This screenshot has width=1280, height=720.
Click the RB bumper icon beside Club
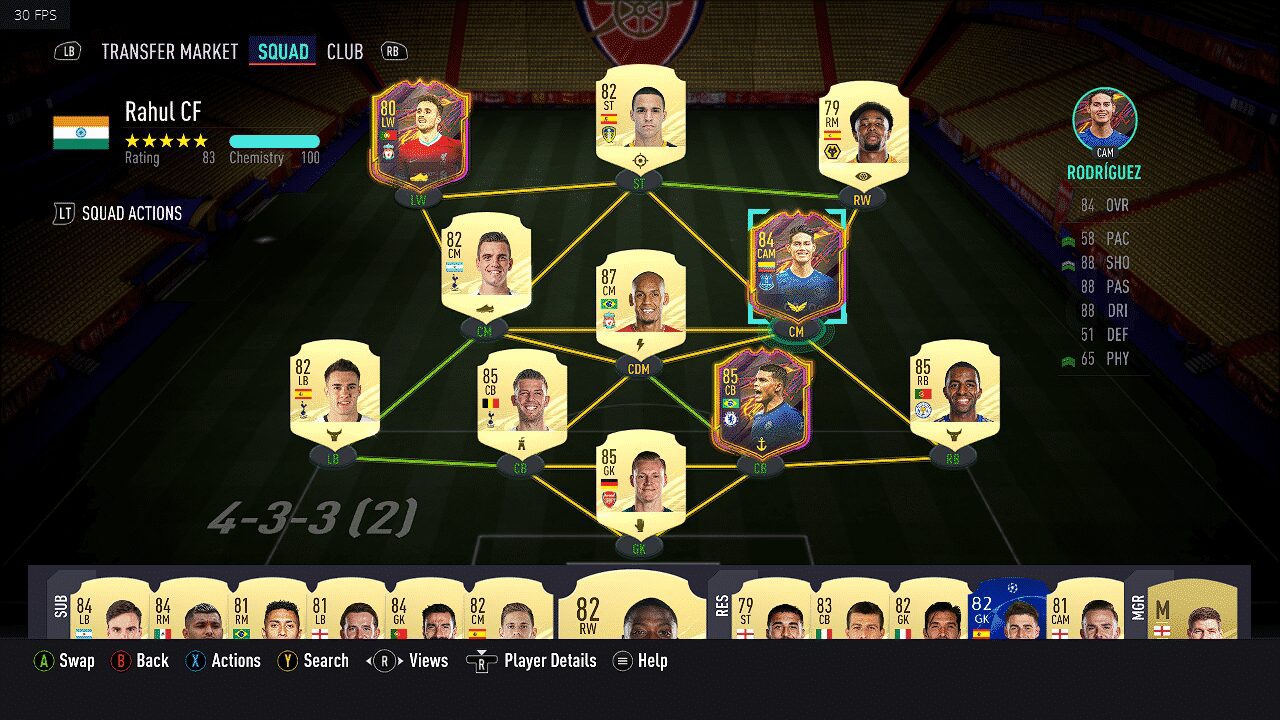pyautogui.click(x=392, y=51)
